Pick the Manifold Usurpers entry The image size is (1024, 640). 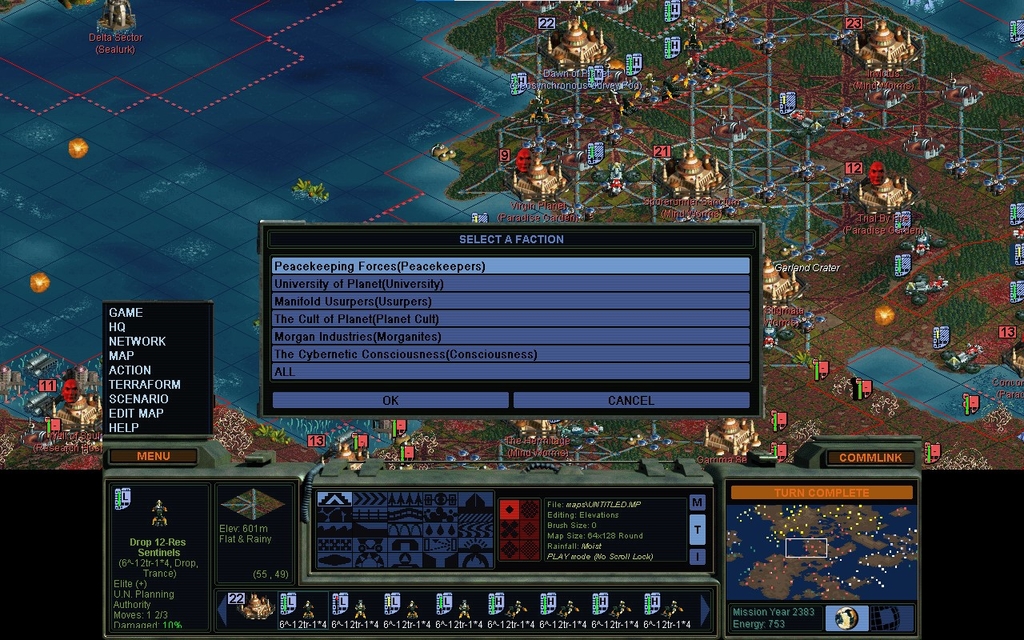pos(510,301)
